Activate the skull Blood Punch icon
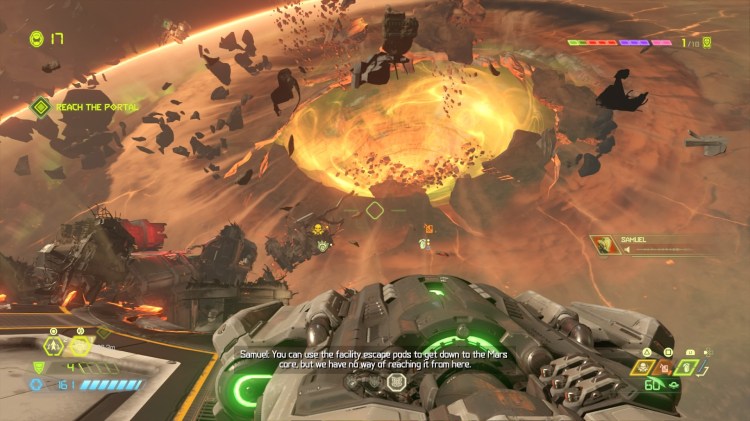Screen dimensions: 750x421 pos(643,368)
